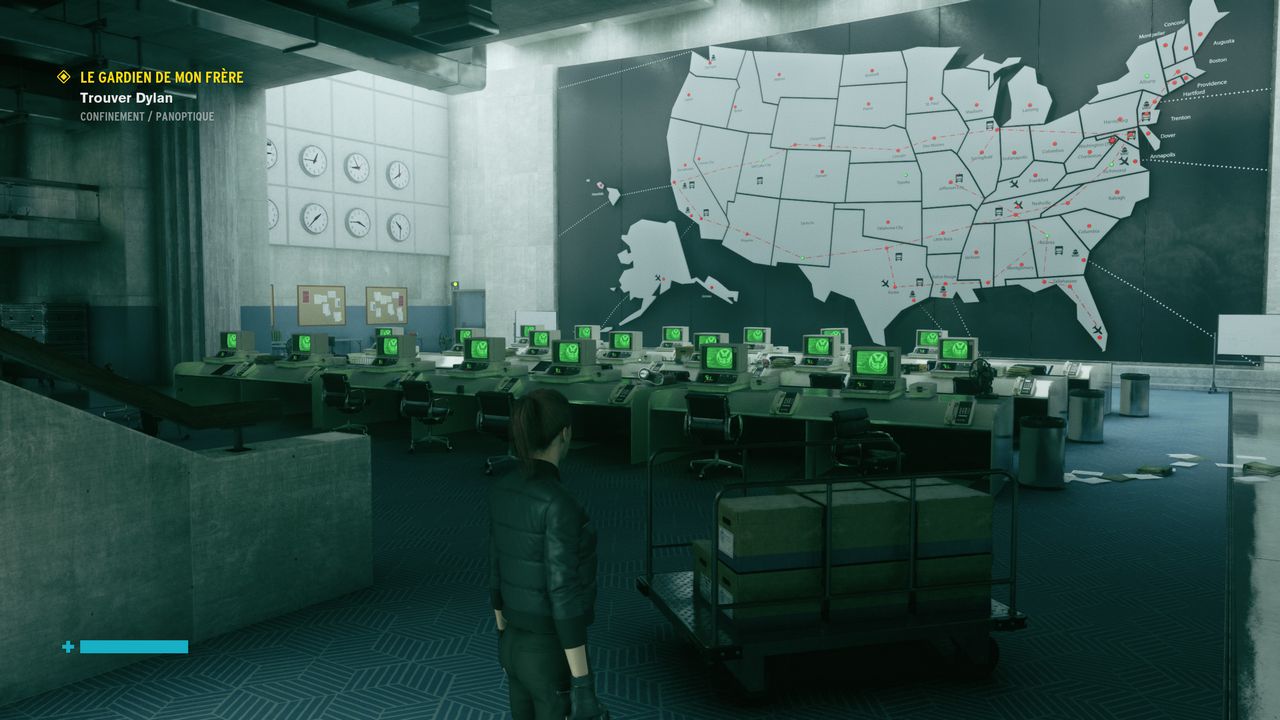Select the 'Le Gardien de mon frère' mission tracker
Viewport: 1280px width, 720px height.
click(x=161, y=77)
